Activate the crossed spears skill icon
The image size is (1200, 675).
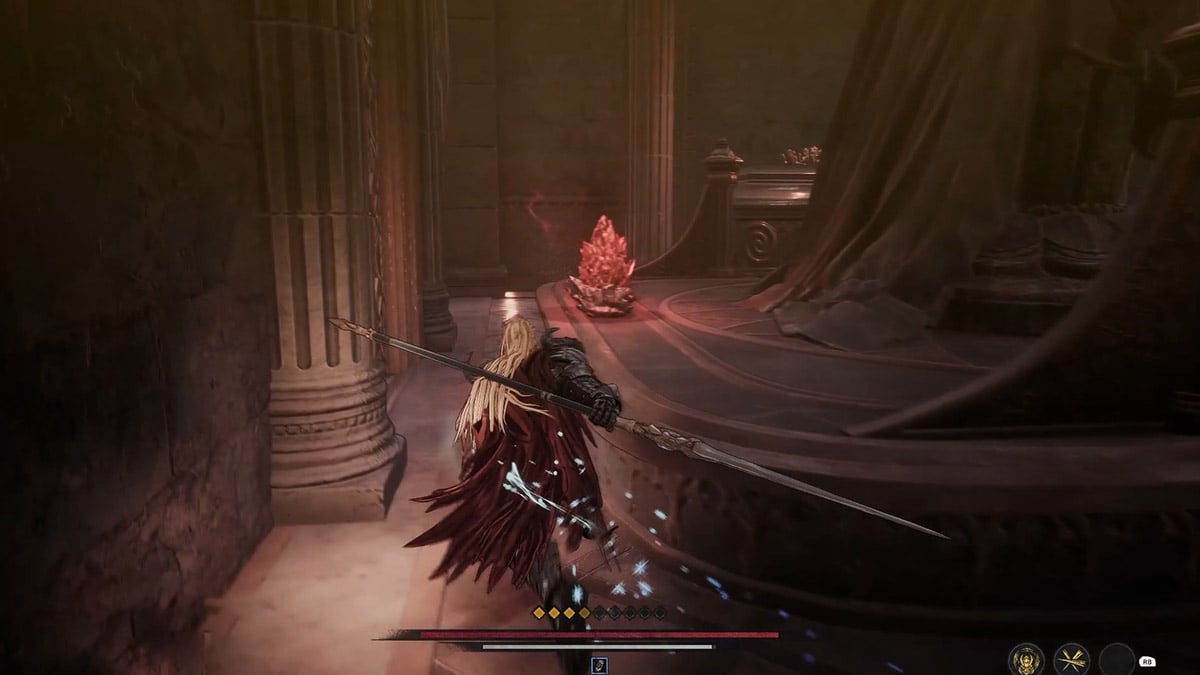coord(1072,659)
